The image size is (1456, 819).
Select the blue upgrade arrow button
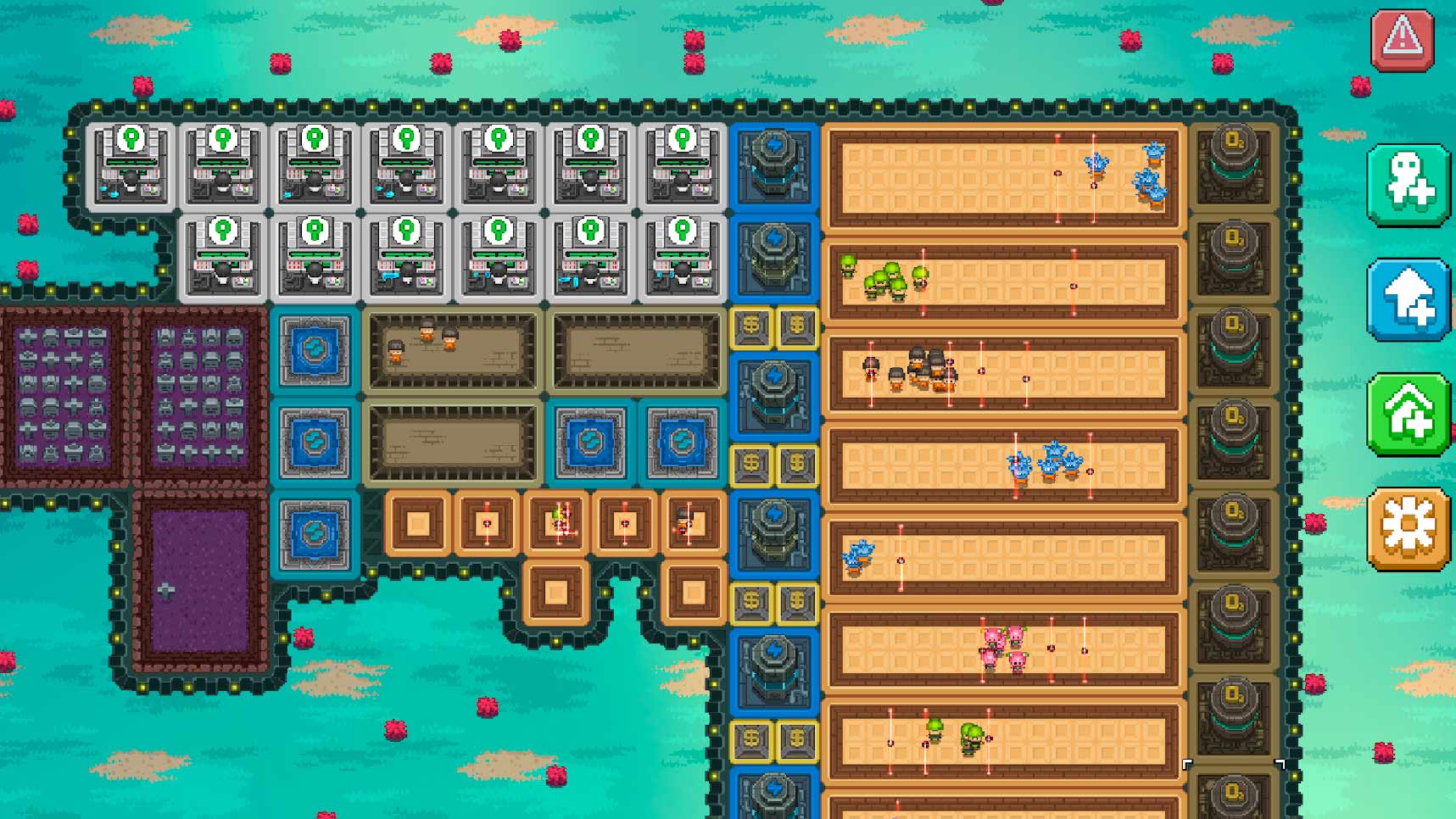pyautogui.click(x=1408, y=299)
